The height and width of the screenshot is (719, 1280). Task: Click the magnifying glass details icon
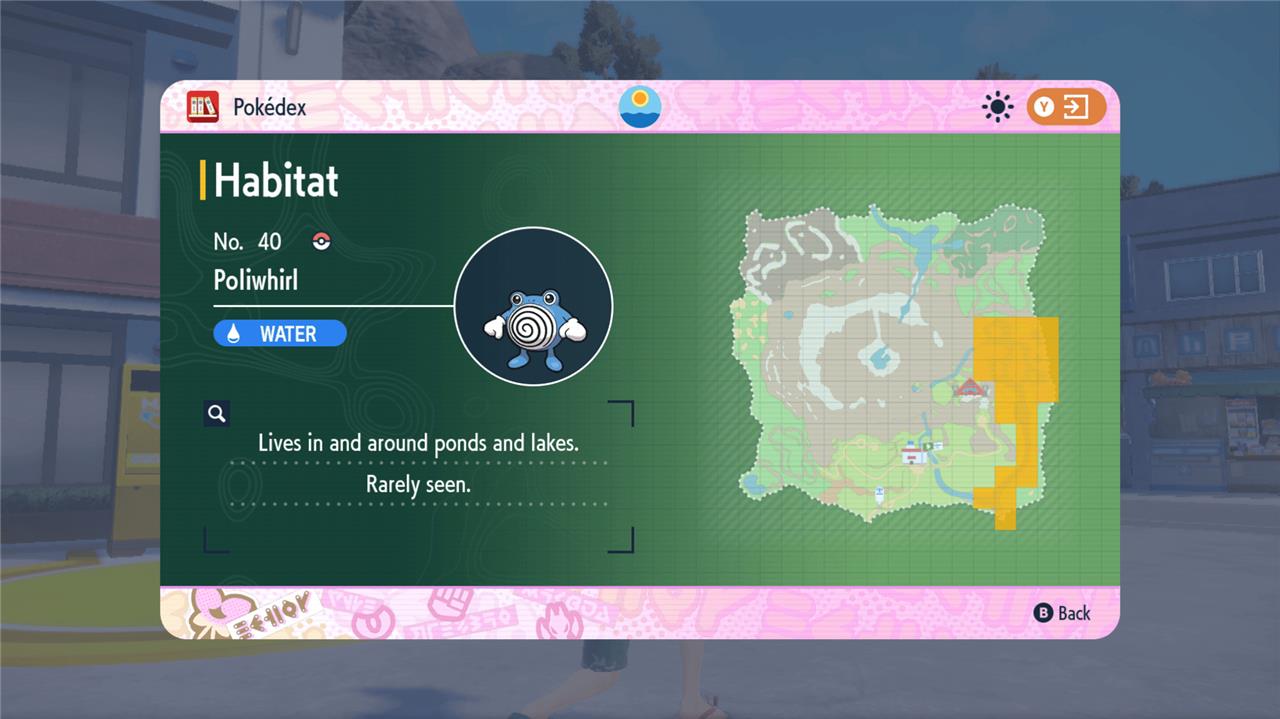(x=216, y=413)
